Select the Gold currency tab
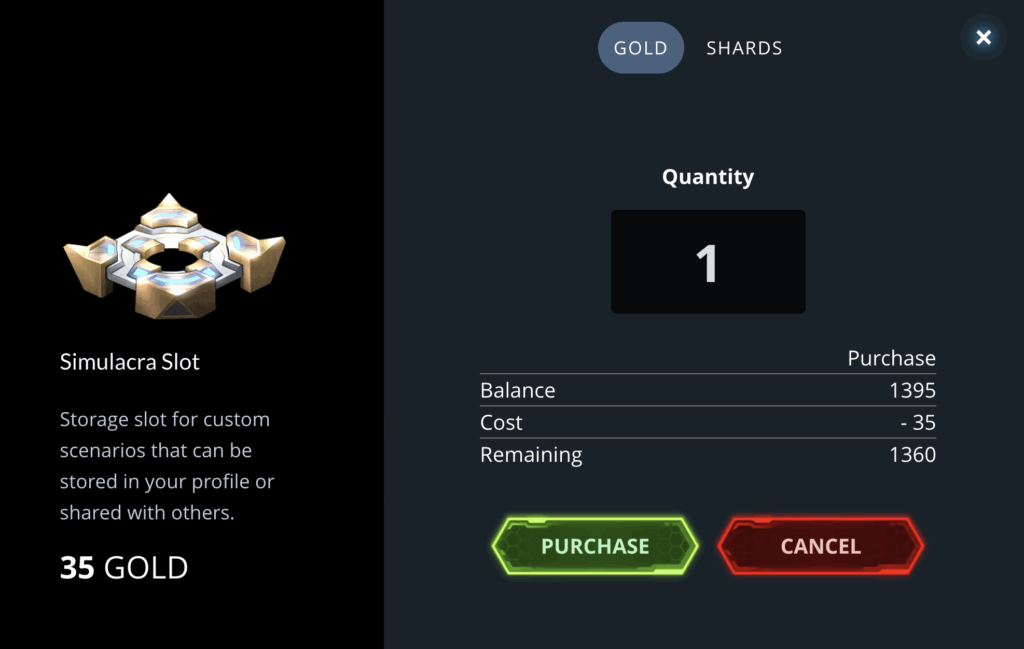The width and height of the screenshot is (1024, 649). [640, 48]
